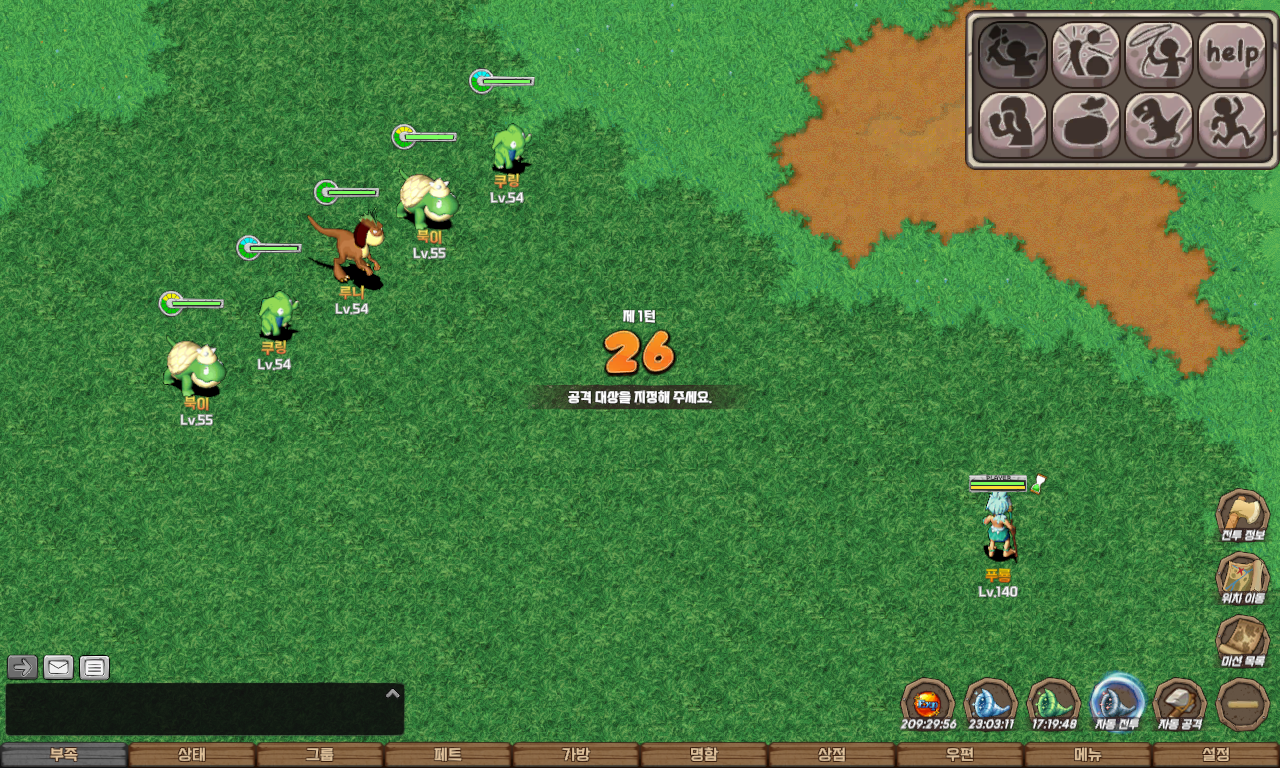Select the dinosaur pet command
This screenshot has width=1280, height=768.
coord(1159,125)
